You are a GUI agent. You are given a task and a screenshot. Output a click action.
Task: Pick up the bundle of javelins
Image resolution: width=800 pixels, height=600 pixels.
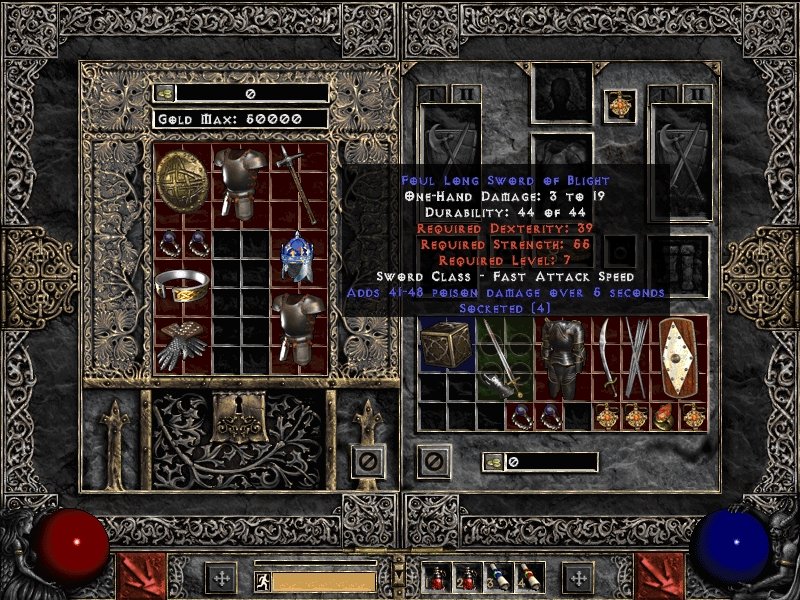[635, 357]
